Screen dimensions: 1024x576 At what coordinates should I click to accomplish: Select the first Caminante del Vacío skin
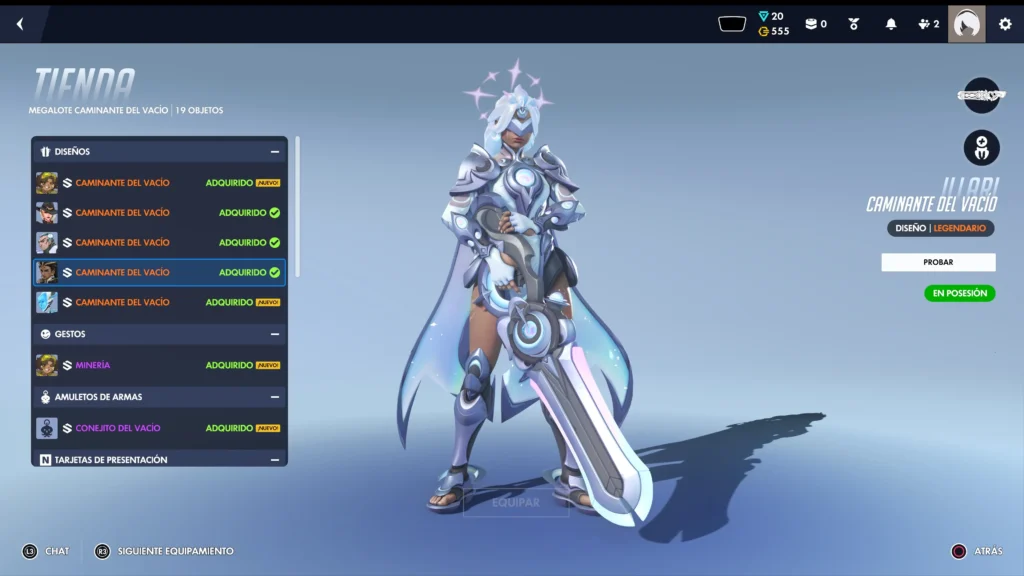tap(159, 183)
